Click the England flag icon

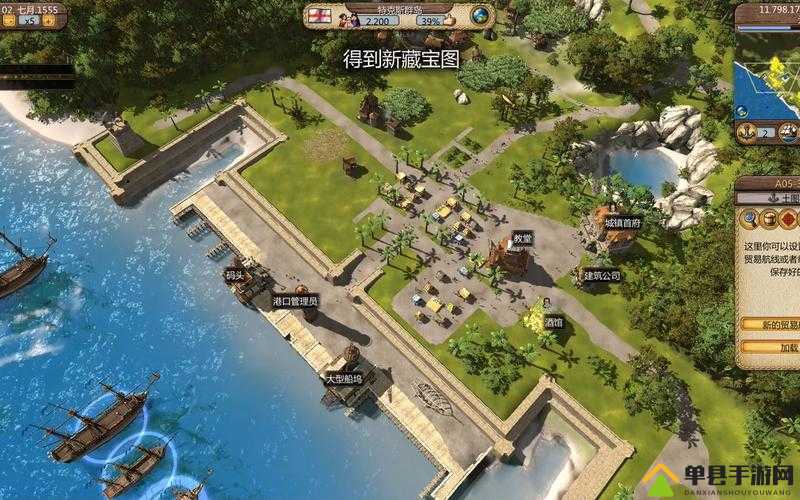coord(321,14)
